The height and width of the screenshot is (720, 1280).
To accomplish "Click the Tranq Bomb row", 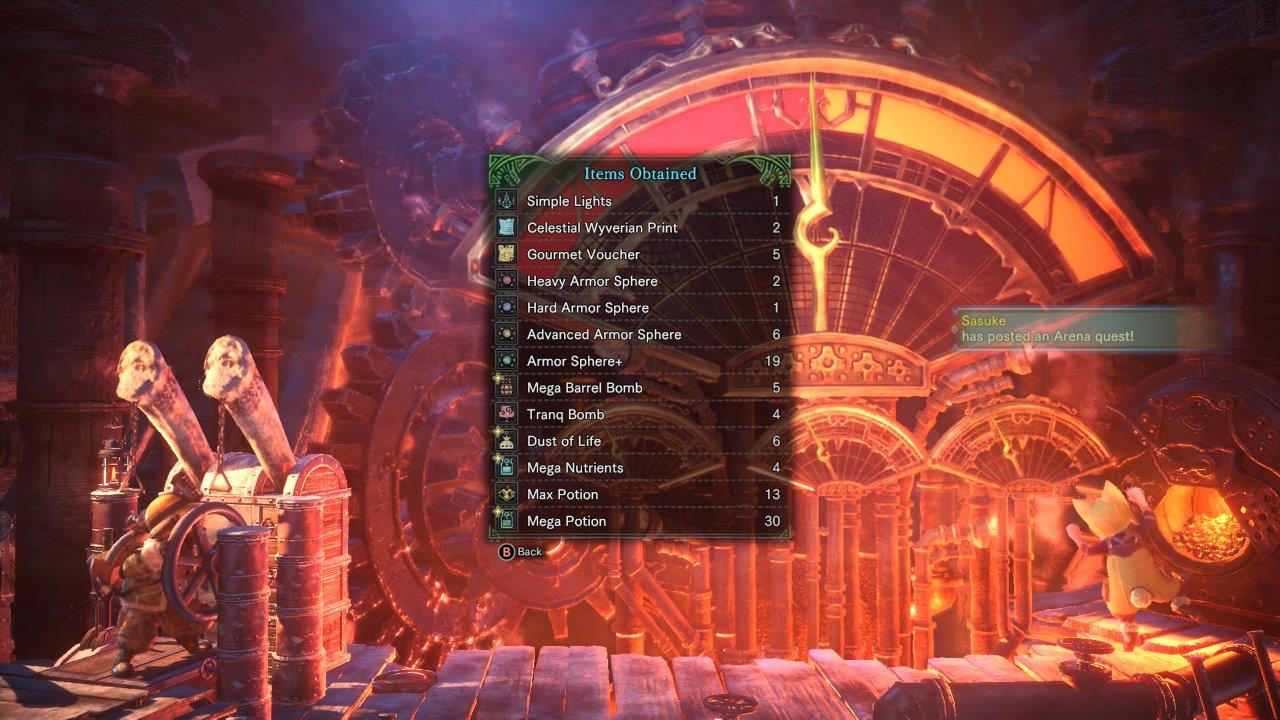I will coord(639,414).
